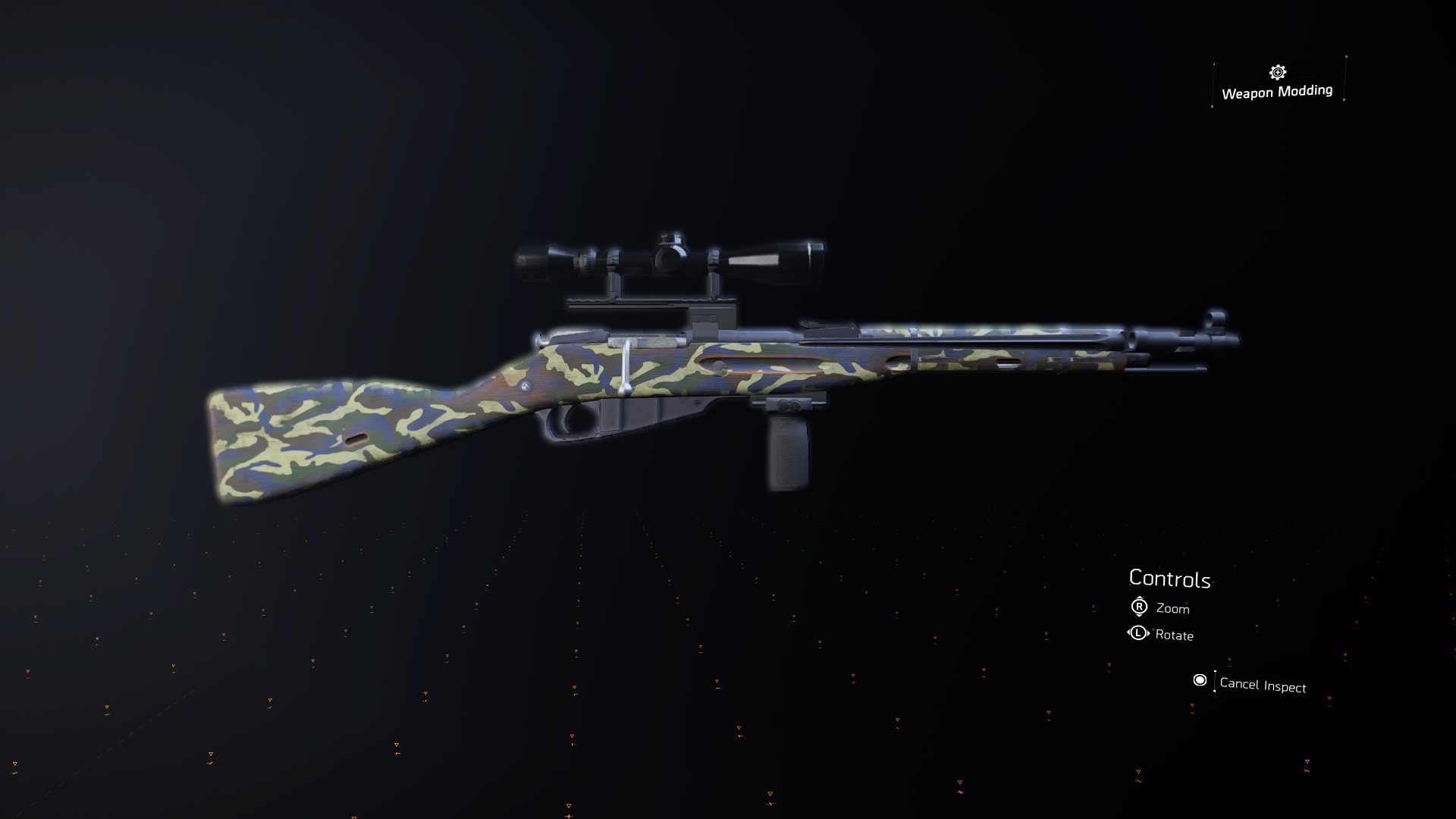Expand the Controls section header
The image size is (1456, 819).
tap(1170, 579)
